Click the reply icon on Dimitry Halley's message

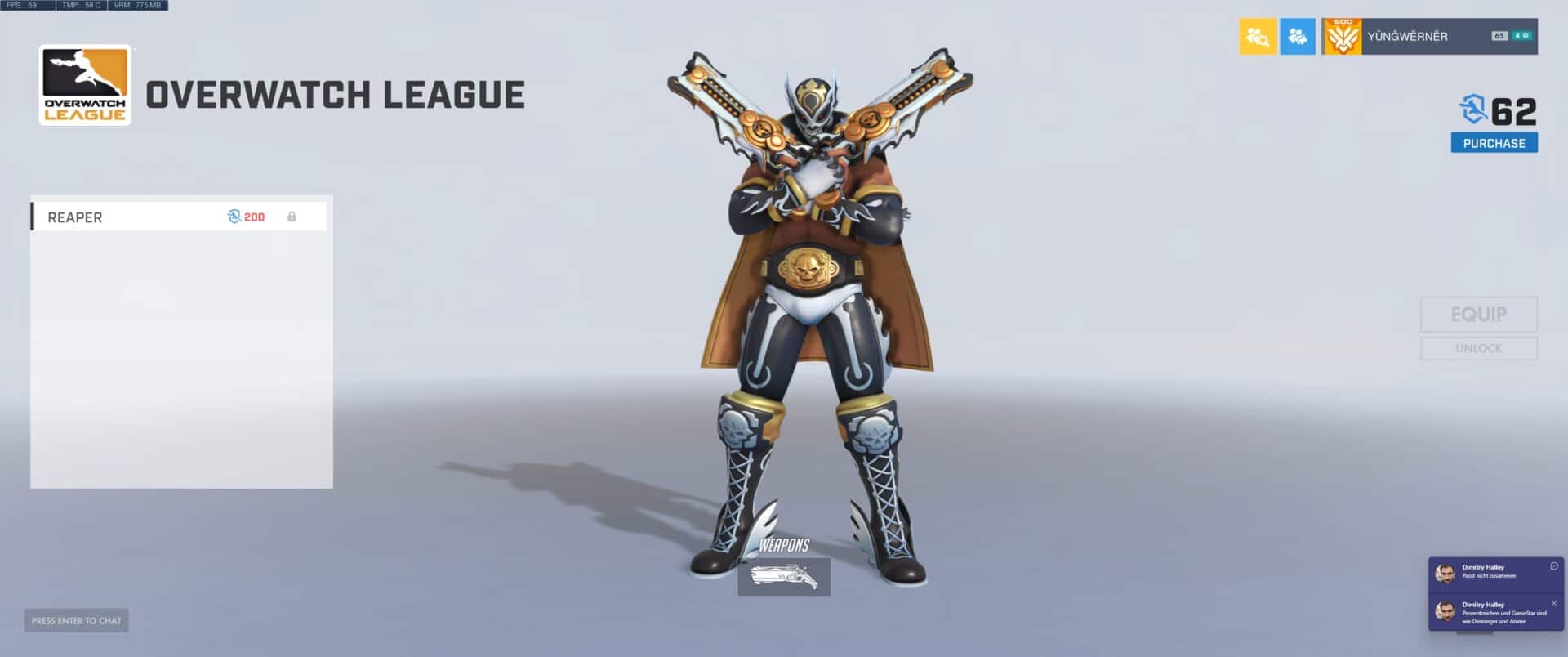[1555, 565]
